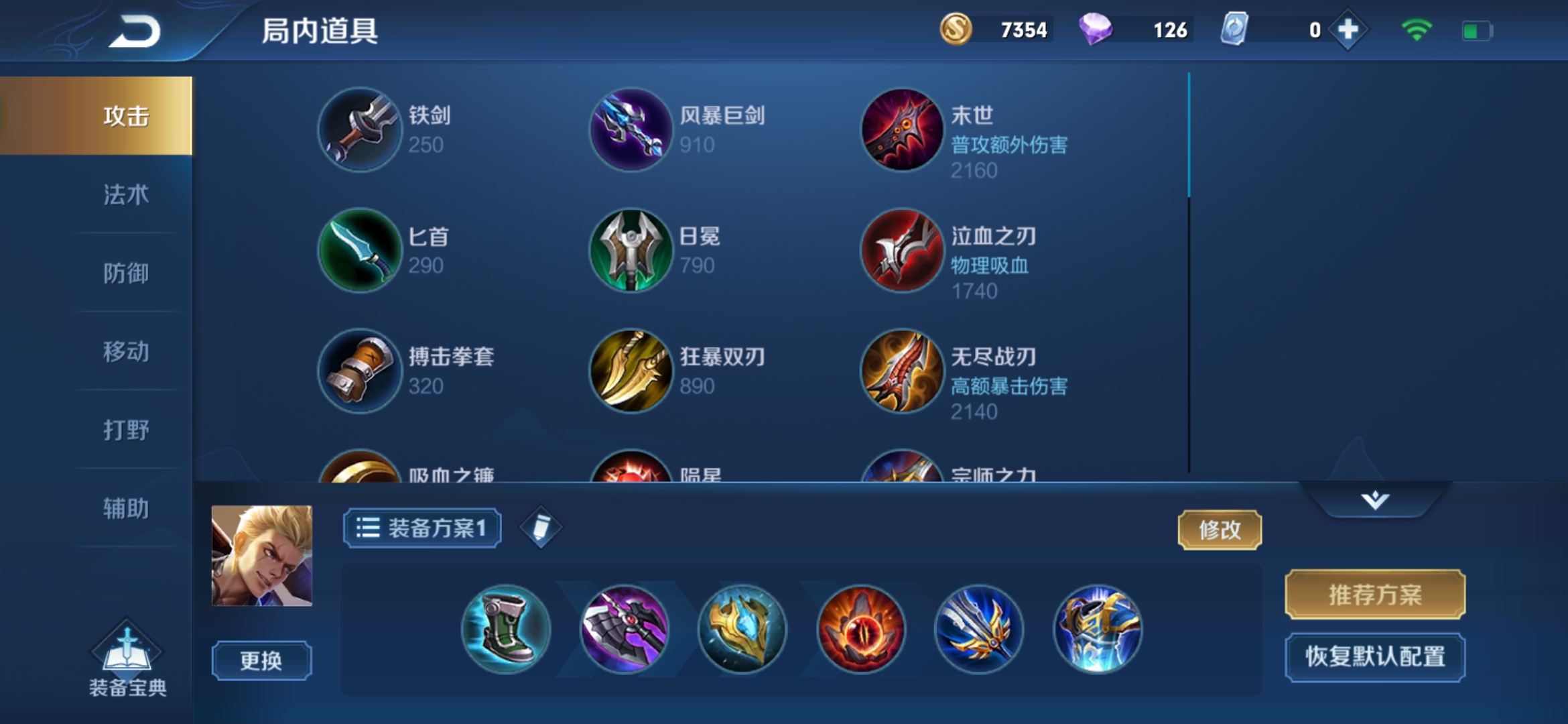Screen dimensions: 1568x724
Task: Click the equipped boots icon in build bar
Action: click(x=507, y=630)
